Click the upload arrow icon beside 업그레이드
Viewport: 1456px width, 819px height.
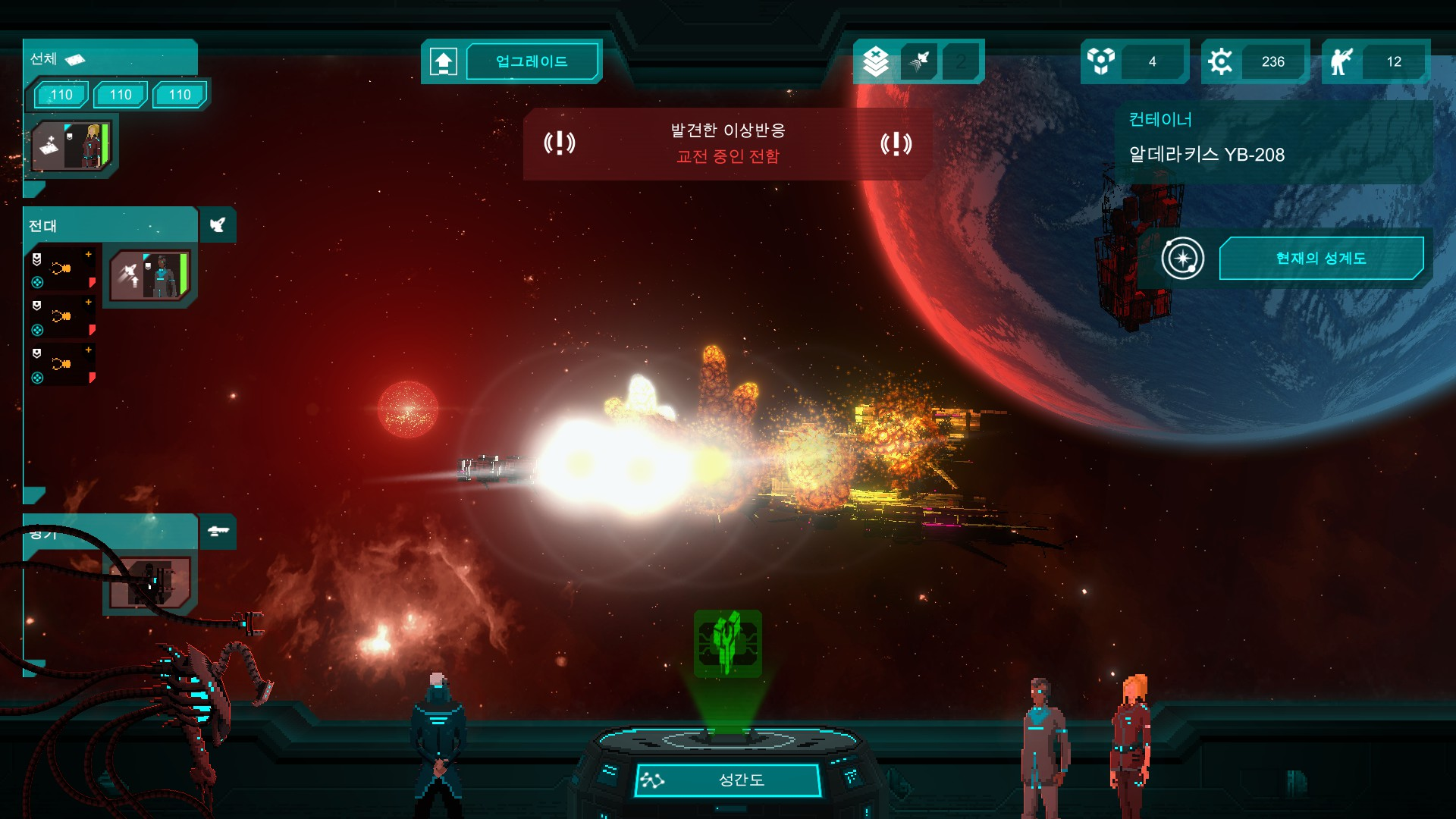pyautogui.click(x=444, y=61)
